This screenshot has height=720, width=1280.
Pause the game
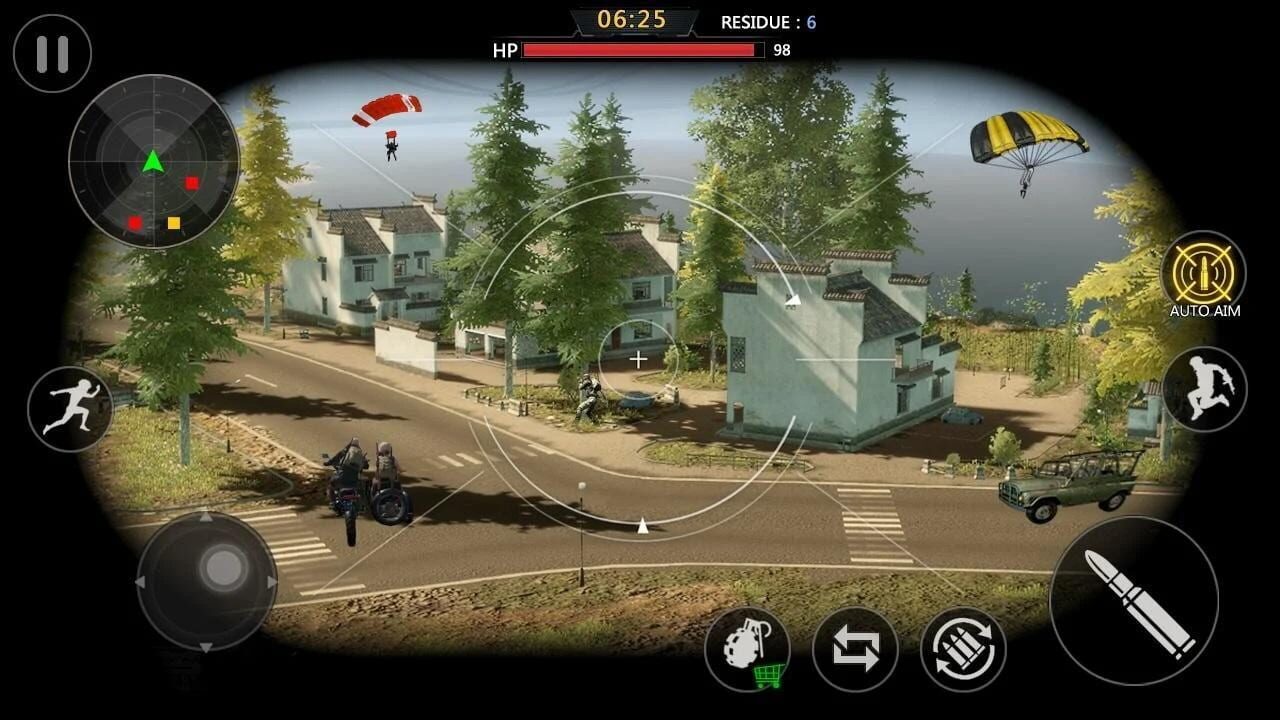coord(51,53)
